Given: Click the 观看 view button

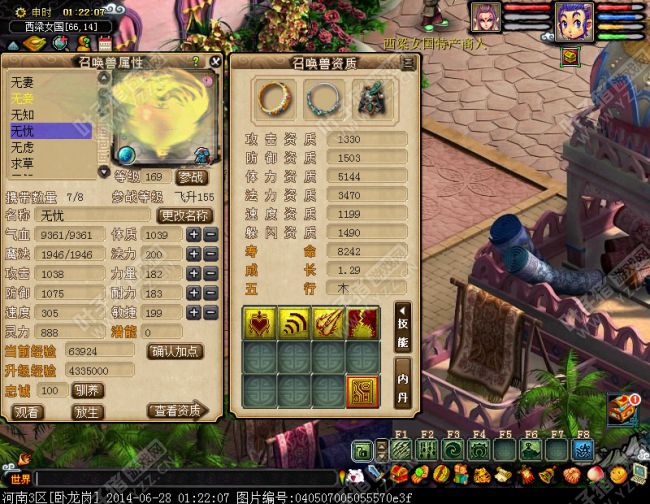Looking at the screenshot, I should tap(28, 411).
